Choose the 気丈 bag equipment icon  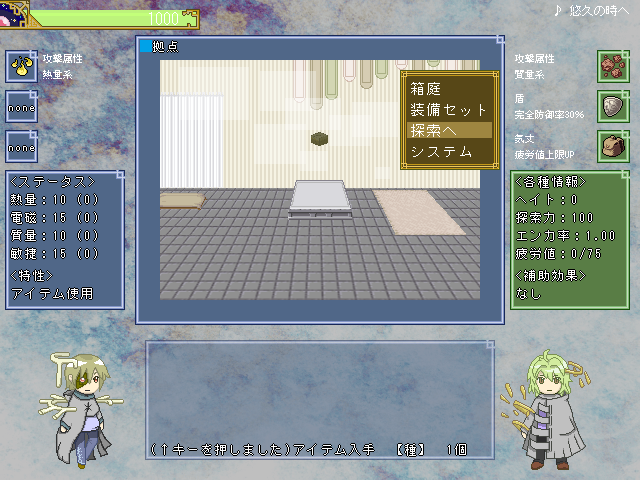612,146
